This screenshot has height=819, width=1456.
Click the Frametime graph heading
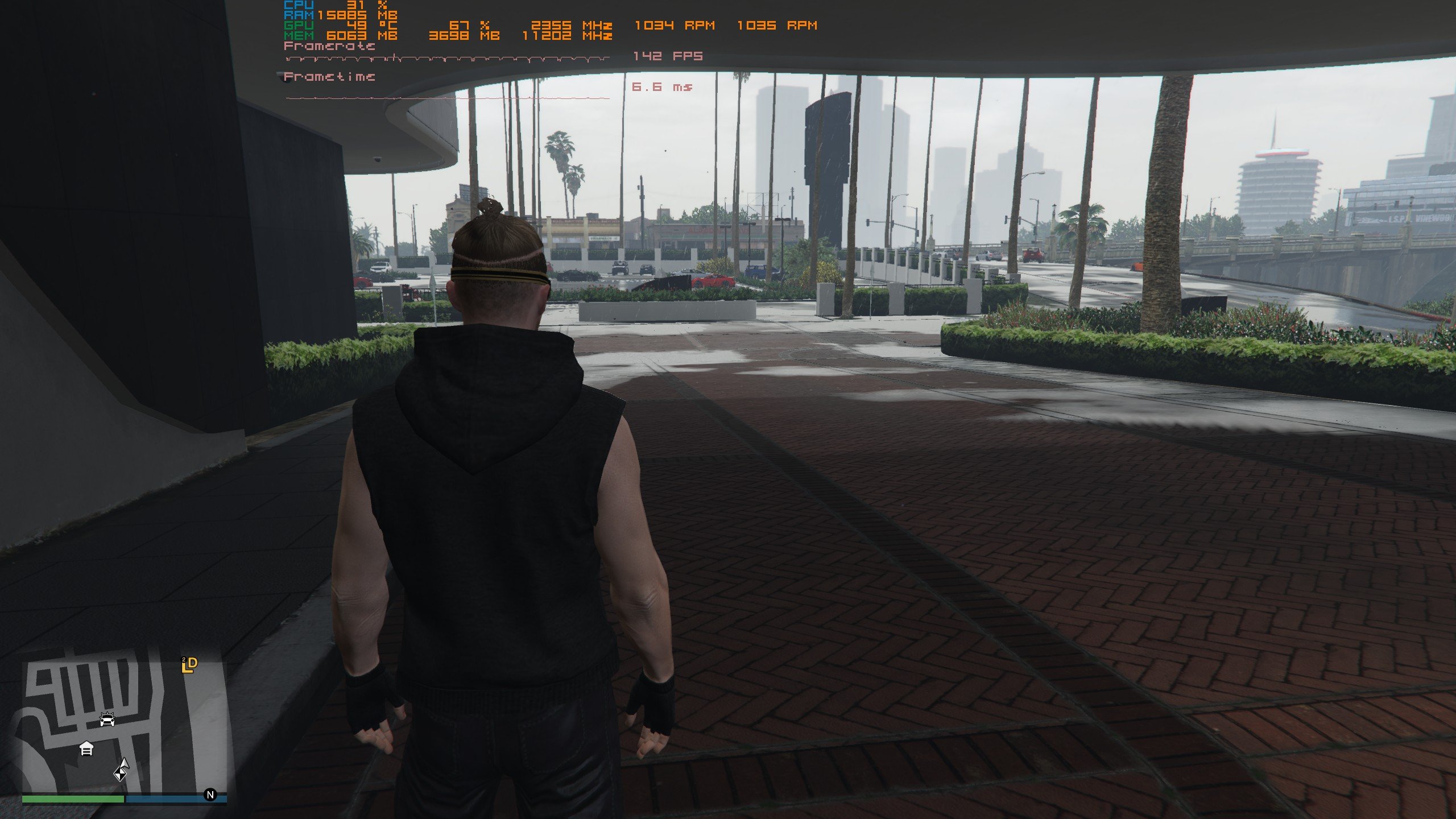click(329, 77)
